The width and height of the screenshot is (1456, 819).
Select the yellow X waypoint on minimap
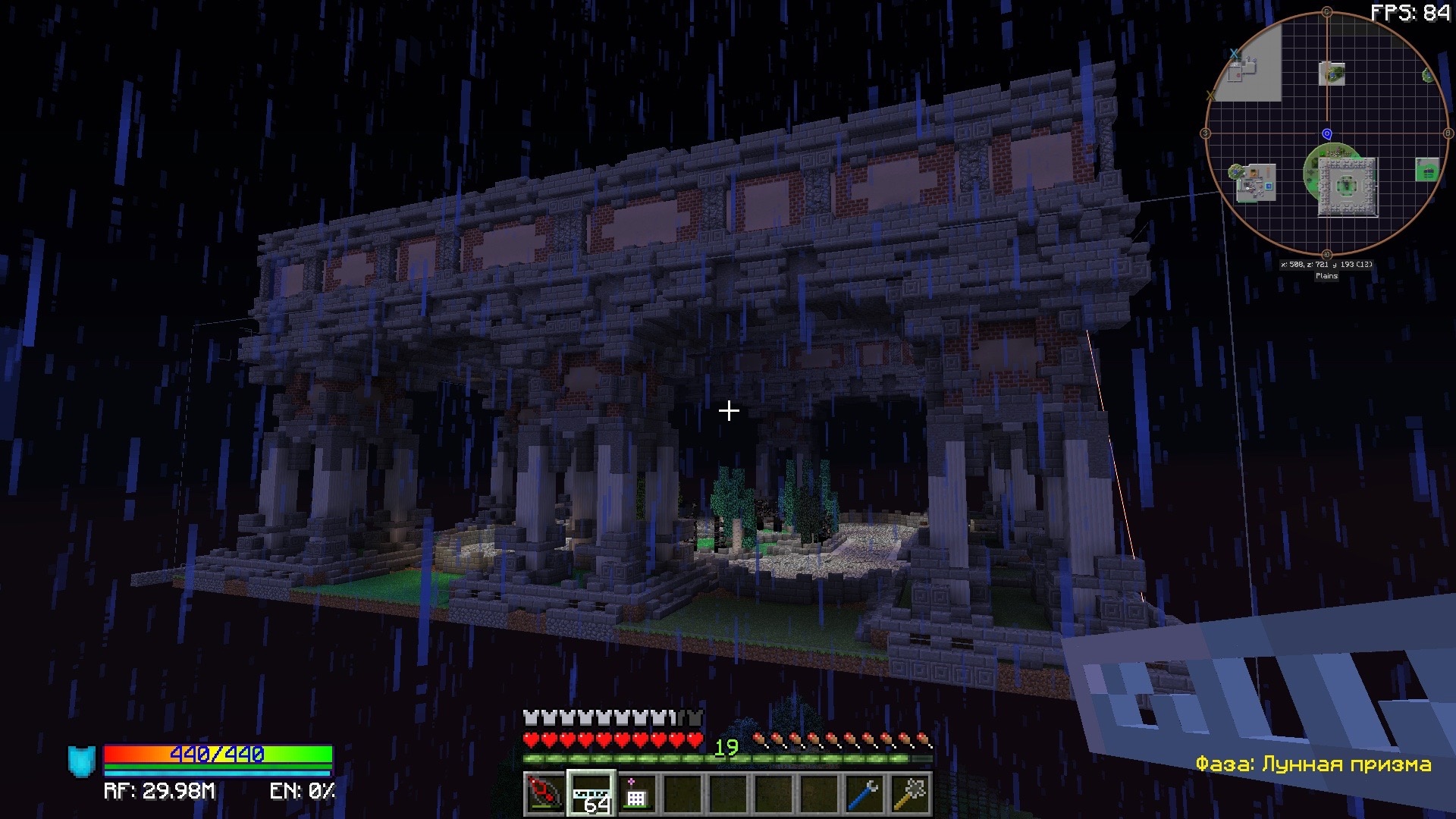point(1210,96)
